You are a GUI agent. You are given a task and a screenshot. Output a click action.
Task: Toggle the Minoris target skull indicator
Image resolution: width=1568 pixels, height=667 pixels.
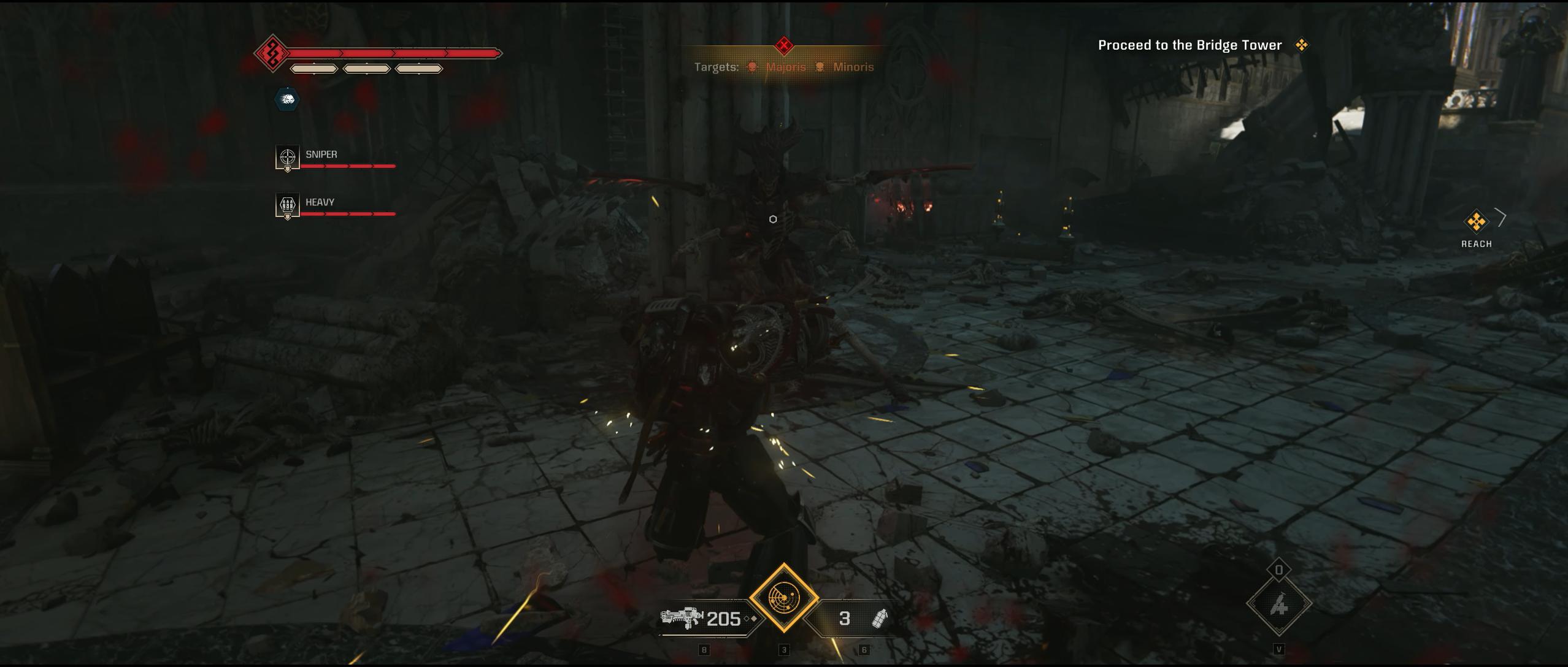click(x=820, y=67)
